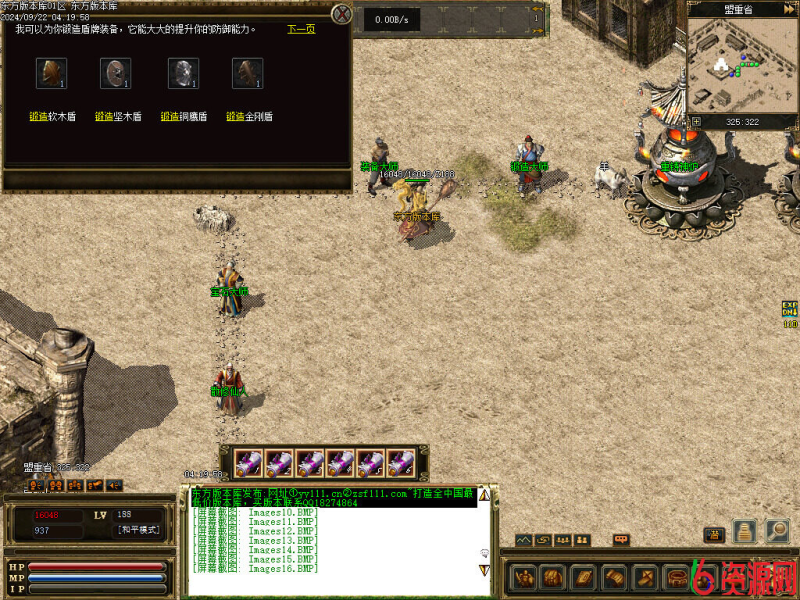Close the shield forging dialogue
800x600 pixels.
[x=342, y=14]
